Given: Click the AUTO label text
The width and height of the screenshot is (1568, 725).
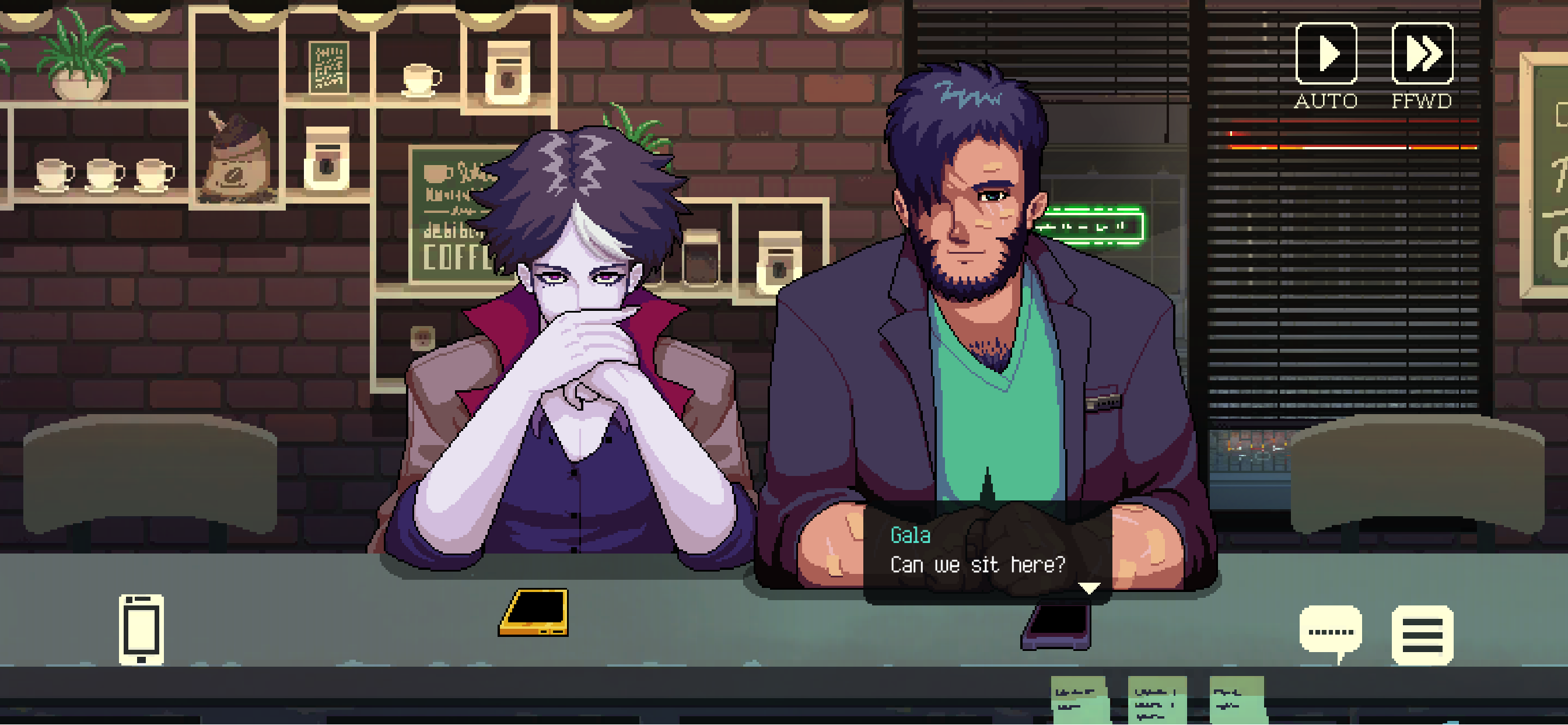Looking at the screenshot, I should click(x=1326, y=99).
